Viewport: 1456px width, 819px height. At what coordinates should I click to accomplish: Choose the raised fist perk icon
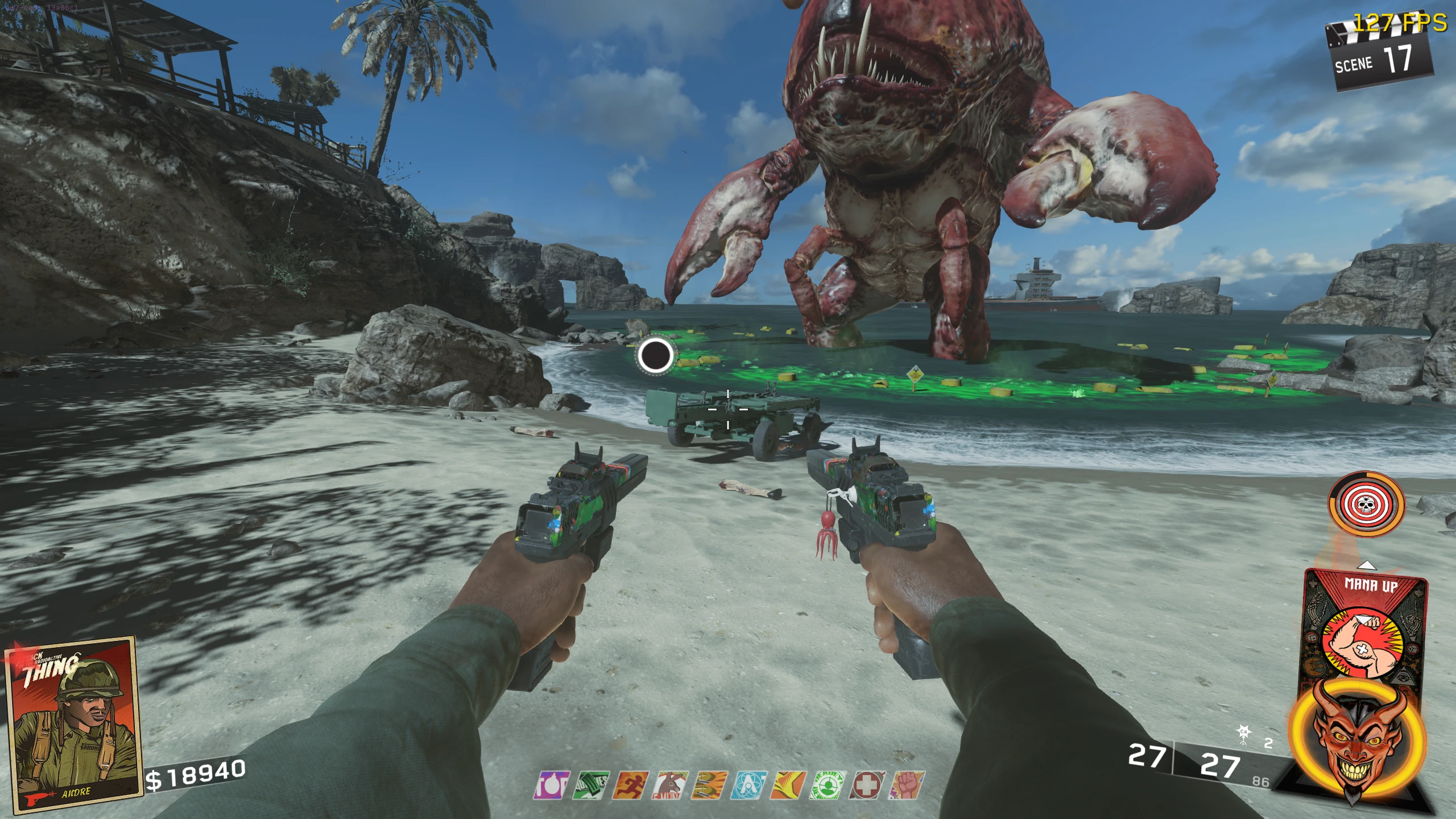click(x=908, y=785)
